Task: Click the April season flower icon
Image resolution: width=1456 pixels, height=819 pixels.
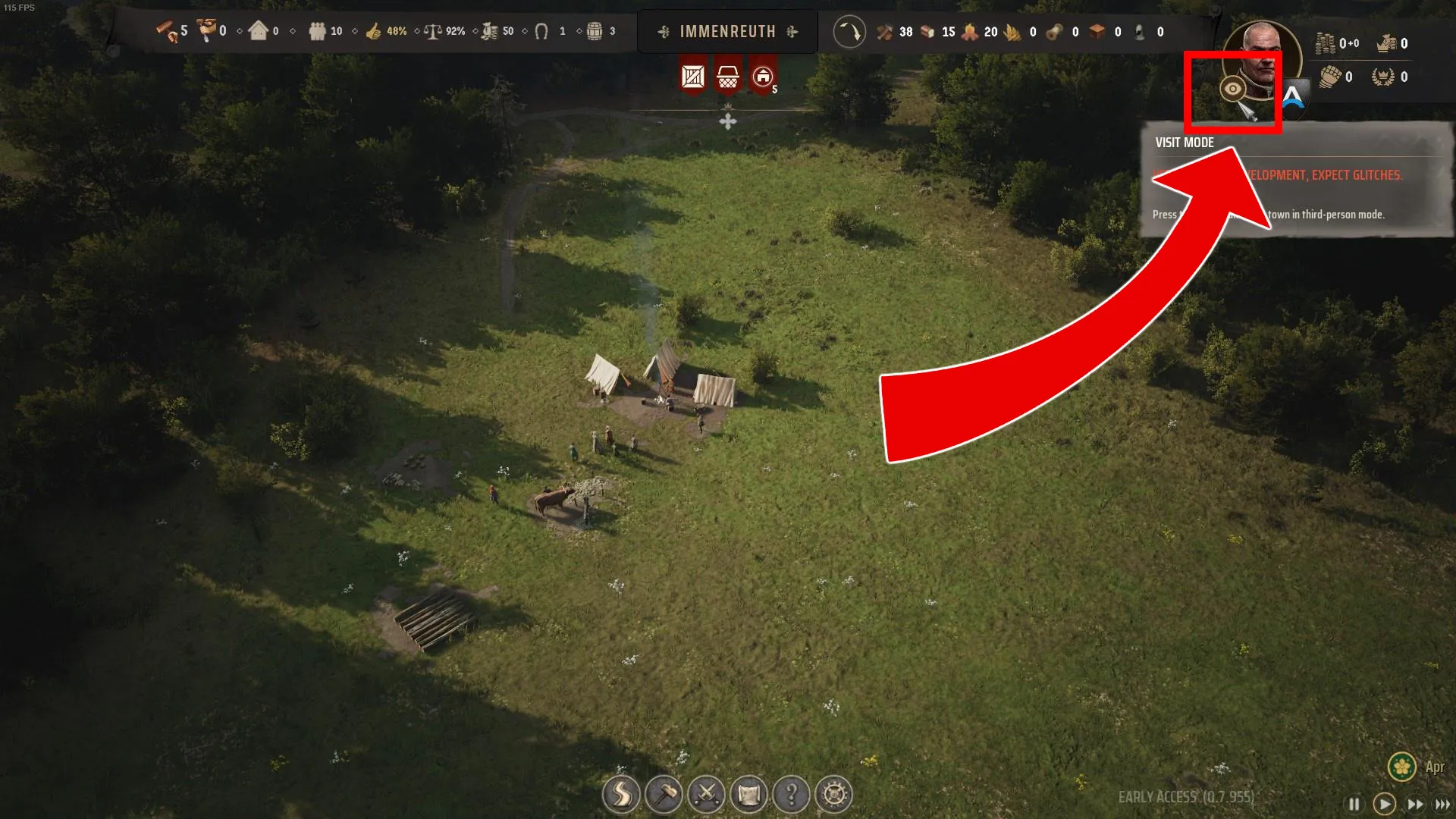Action: pos(1401,767)
